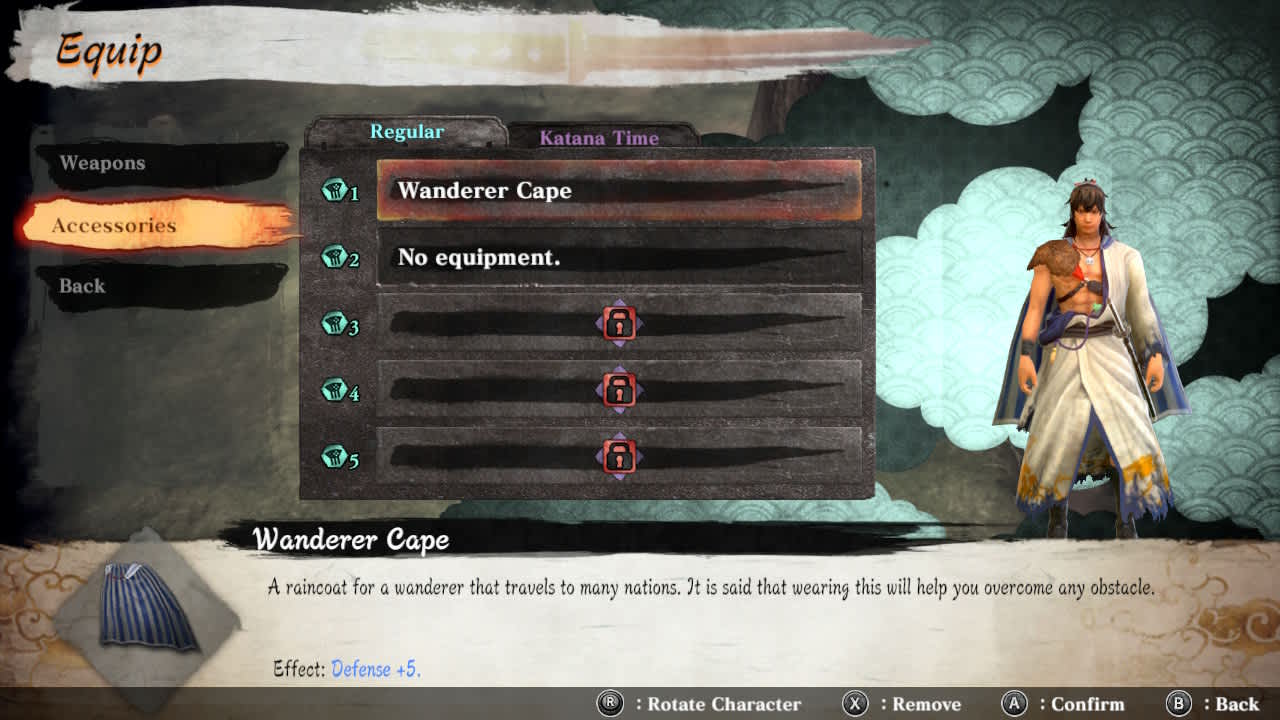Click the lock icon on slot 4
The width and height of the screenshot is (1280, 720).
(620, 390)
